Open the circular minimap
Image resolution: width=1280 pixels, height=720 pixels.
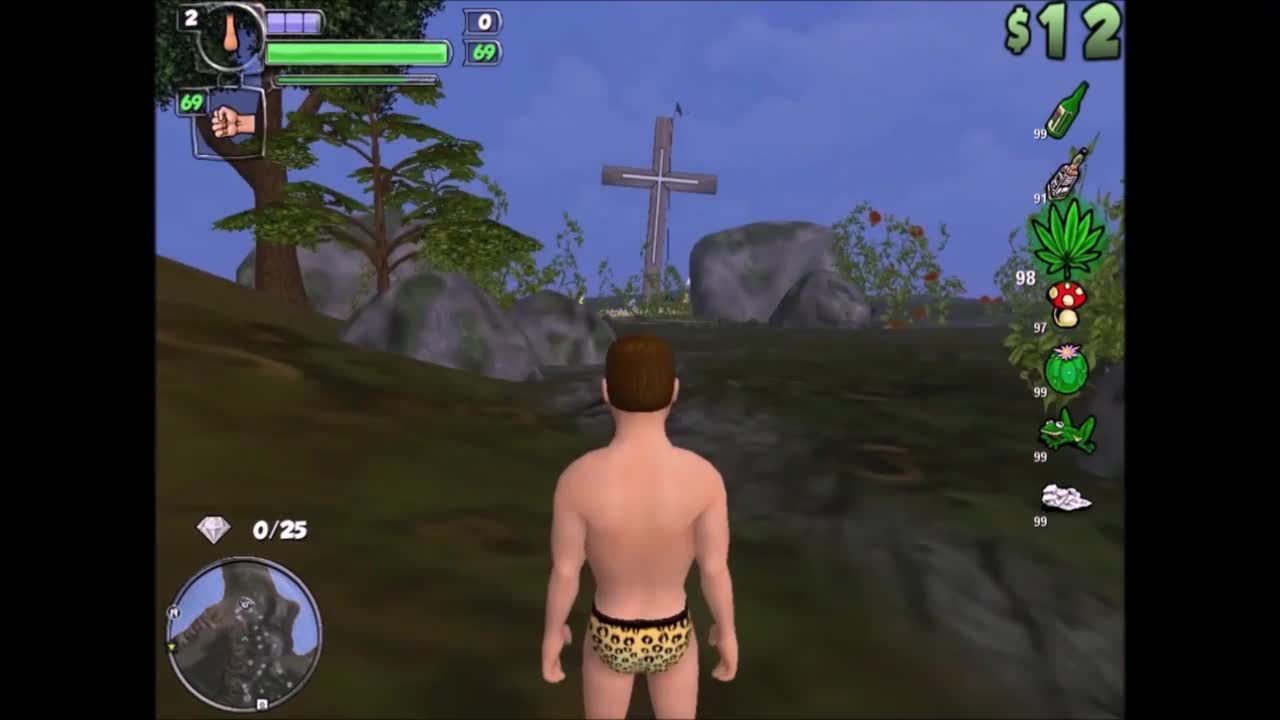244,633
